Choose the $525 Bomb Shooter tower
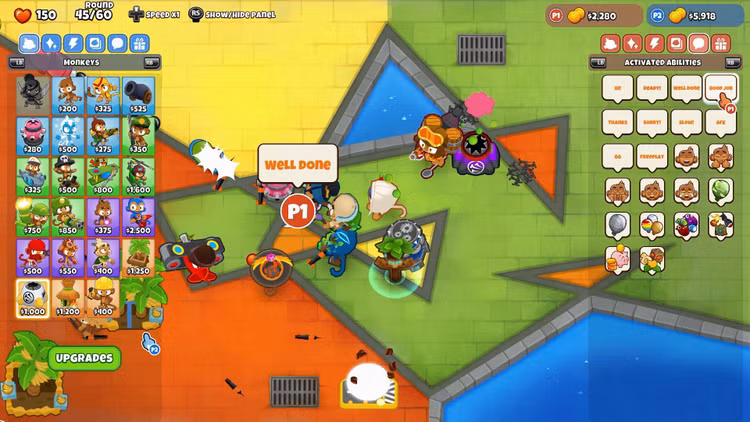The height and width of the screenshot is (422, 750). (136, 95)
